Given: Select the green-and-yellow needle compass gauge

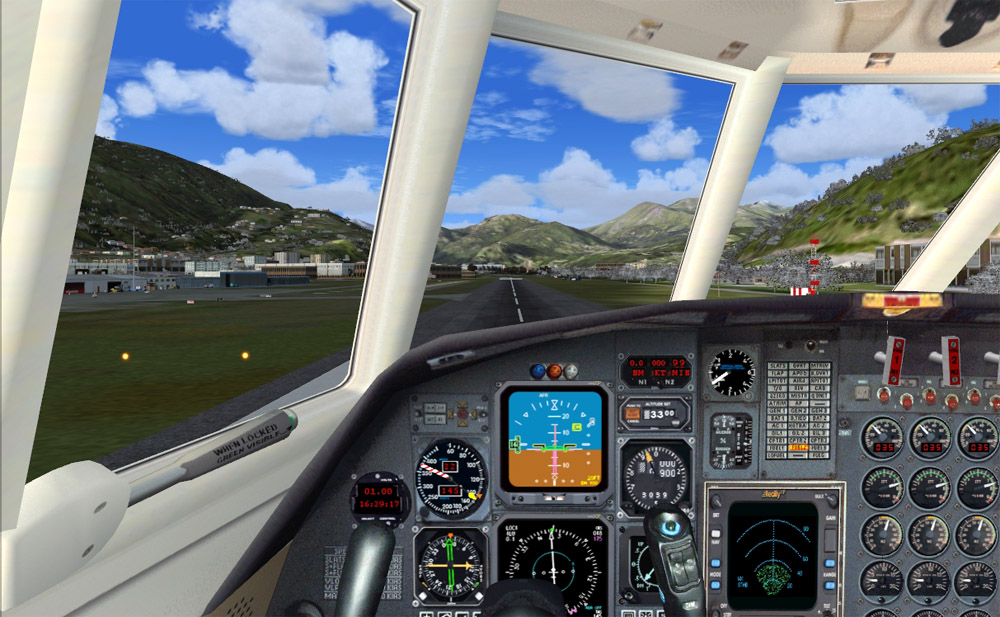Looking at the screenshot, I should point(450,567).
